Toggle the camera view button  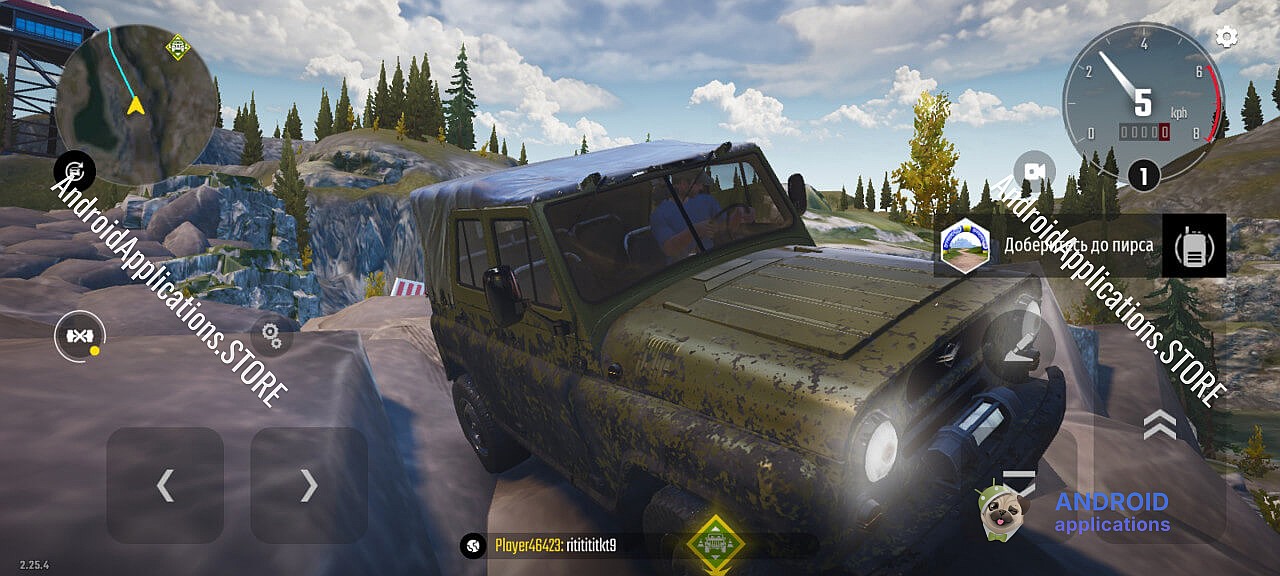pos(1034,172)
